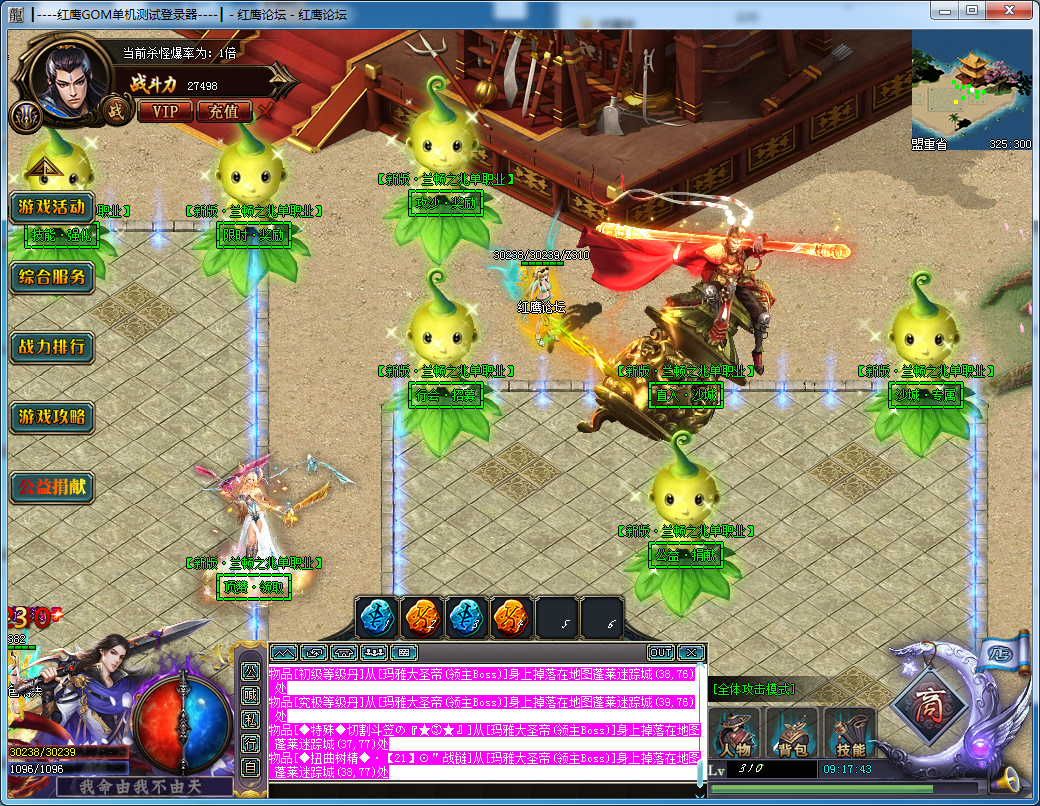Click the 充值 recharge button
Screen dimensions: 1040x806
(x=224, y=111)
